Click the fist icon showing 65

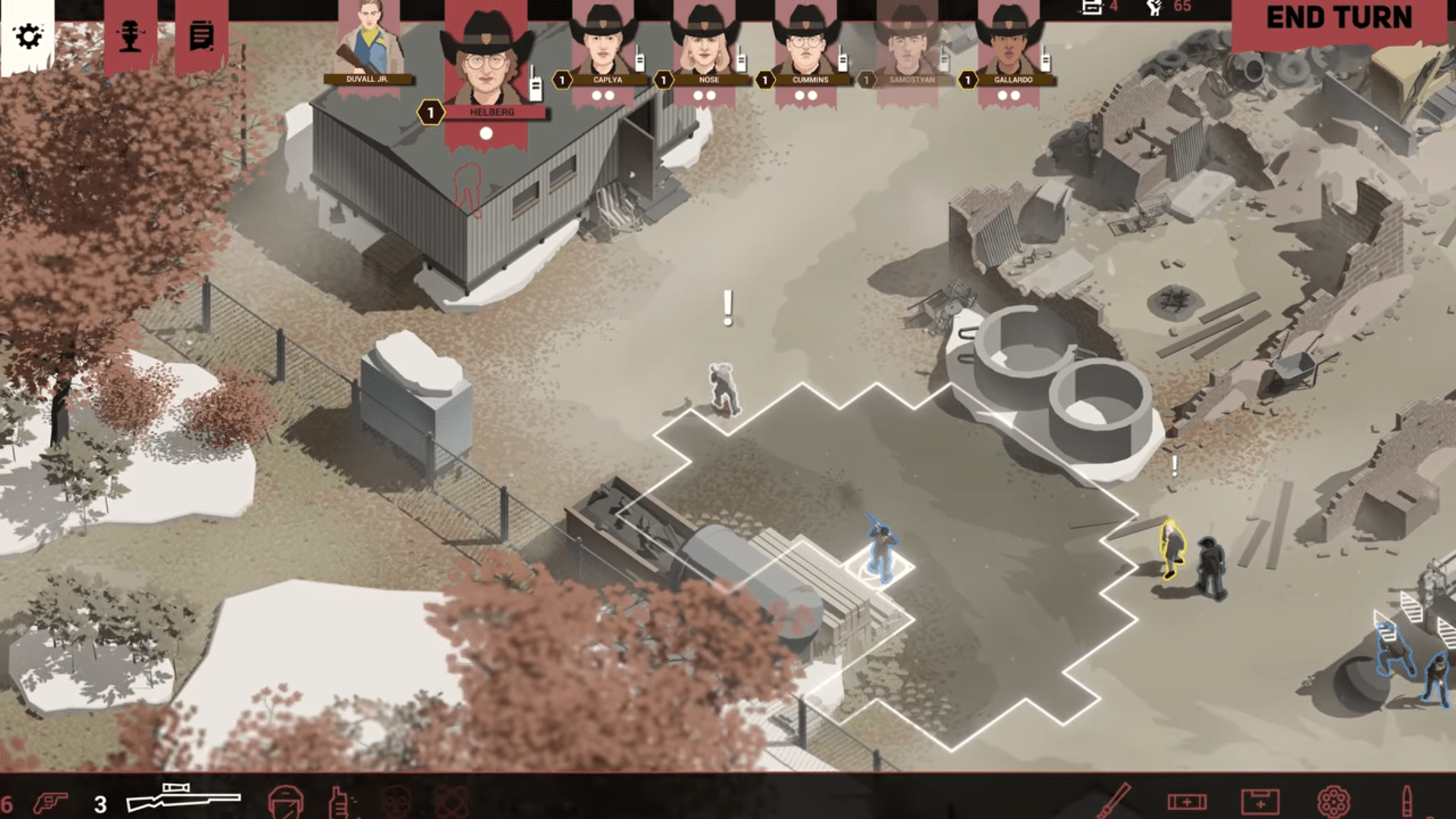(1153, 10)
